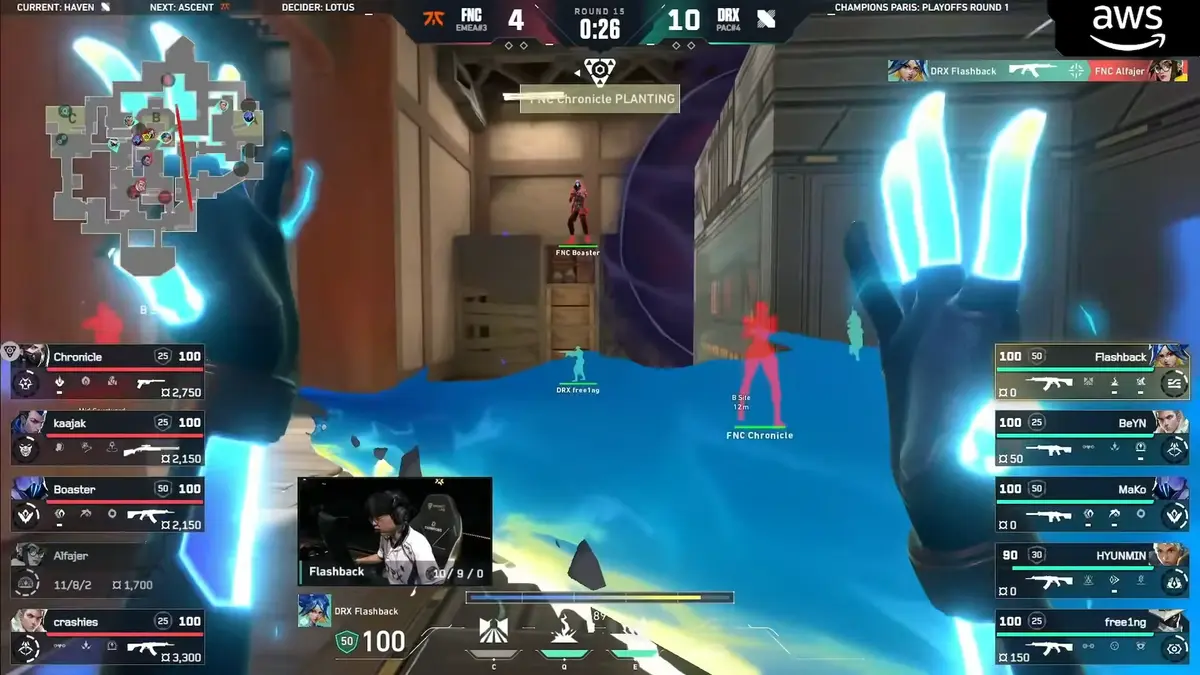Image resolution: width=1200 pixels, height=675 pixels.
Task: Open the AWS sponsor logo
Action: point(1127,27)
